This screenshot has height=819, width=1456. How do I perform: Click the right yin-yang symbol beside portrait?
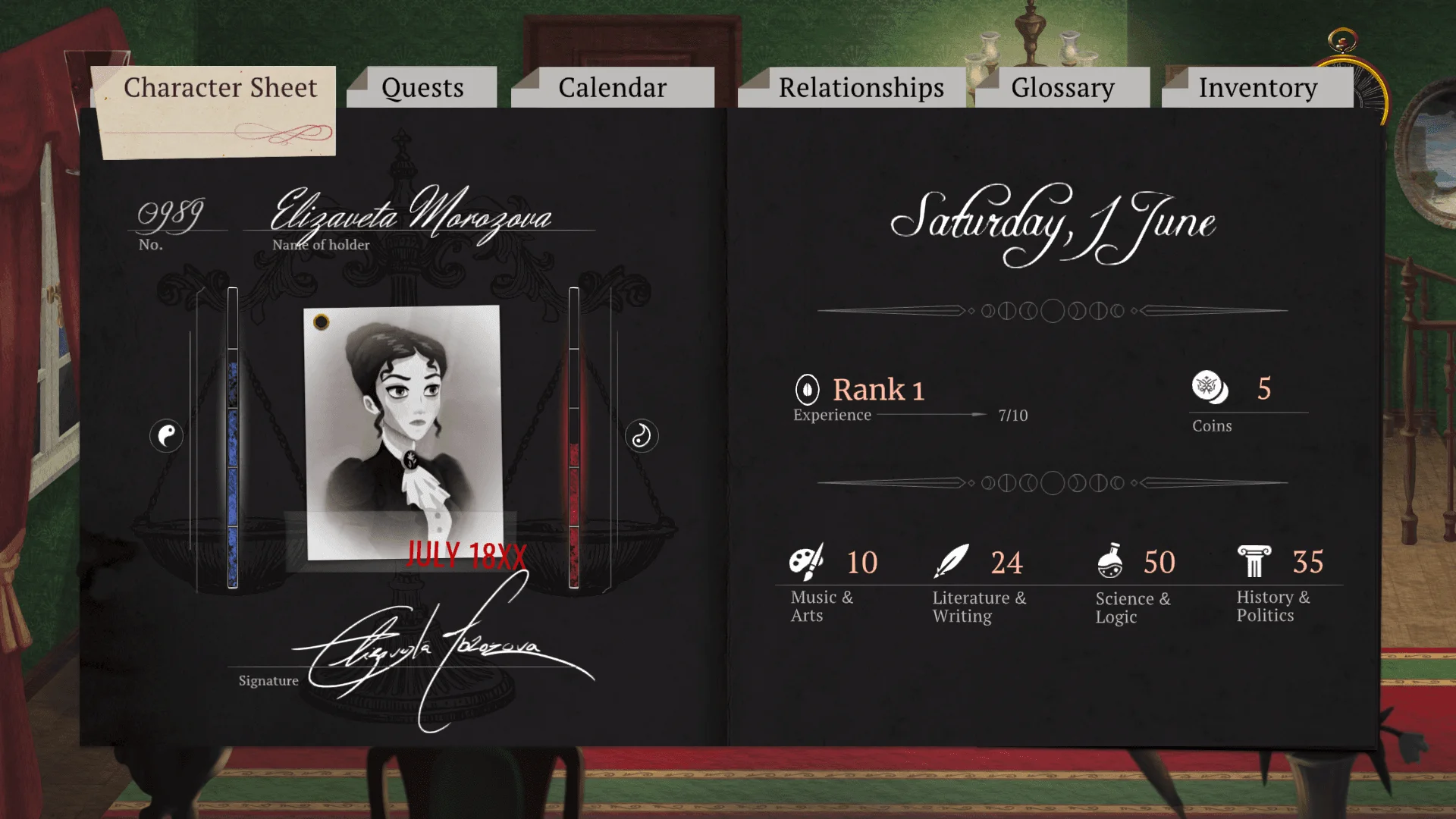click(641, 436)
